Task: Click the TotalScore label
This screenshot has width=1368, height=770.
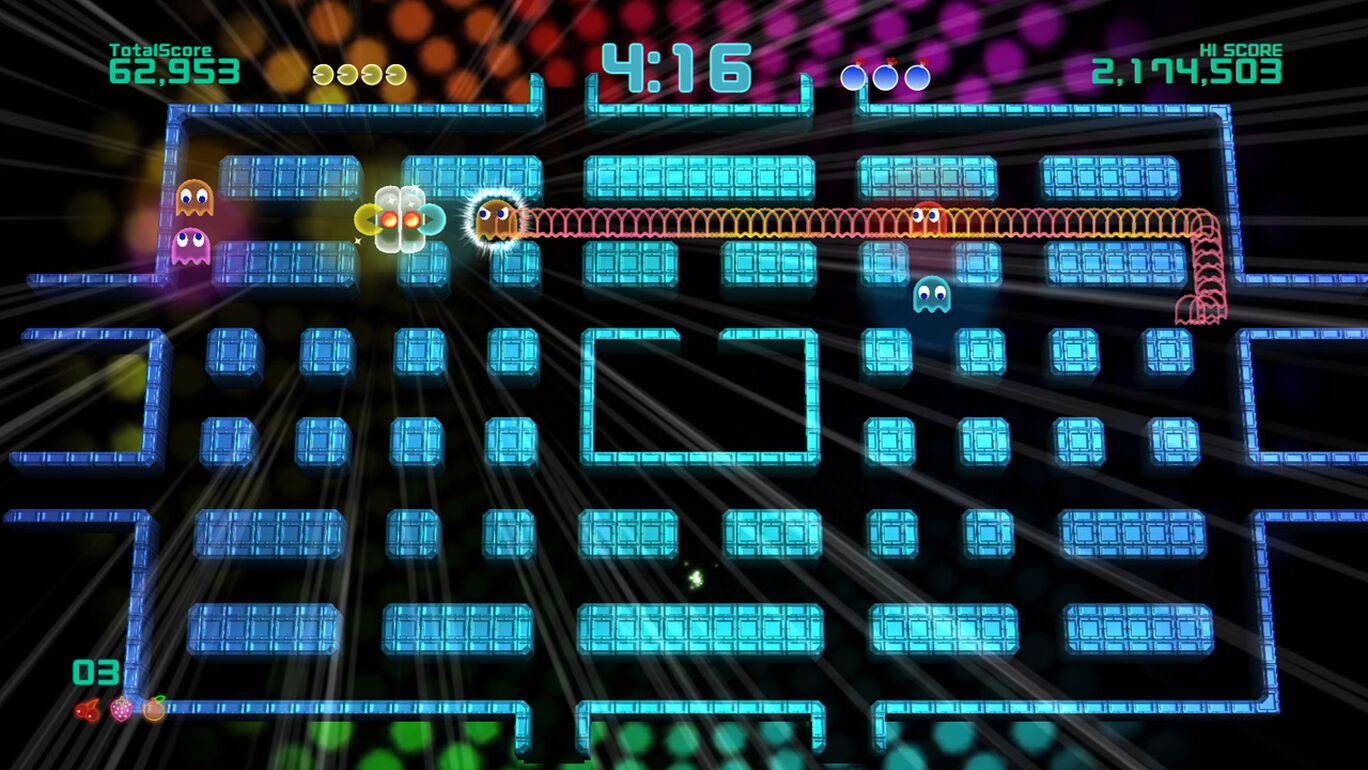Action: pyautogui.click(x=160, y=49)
